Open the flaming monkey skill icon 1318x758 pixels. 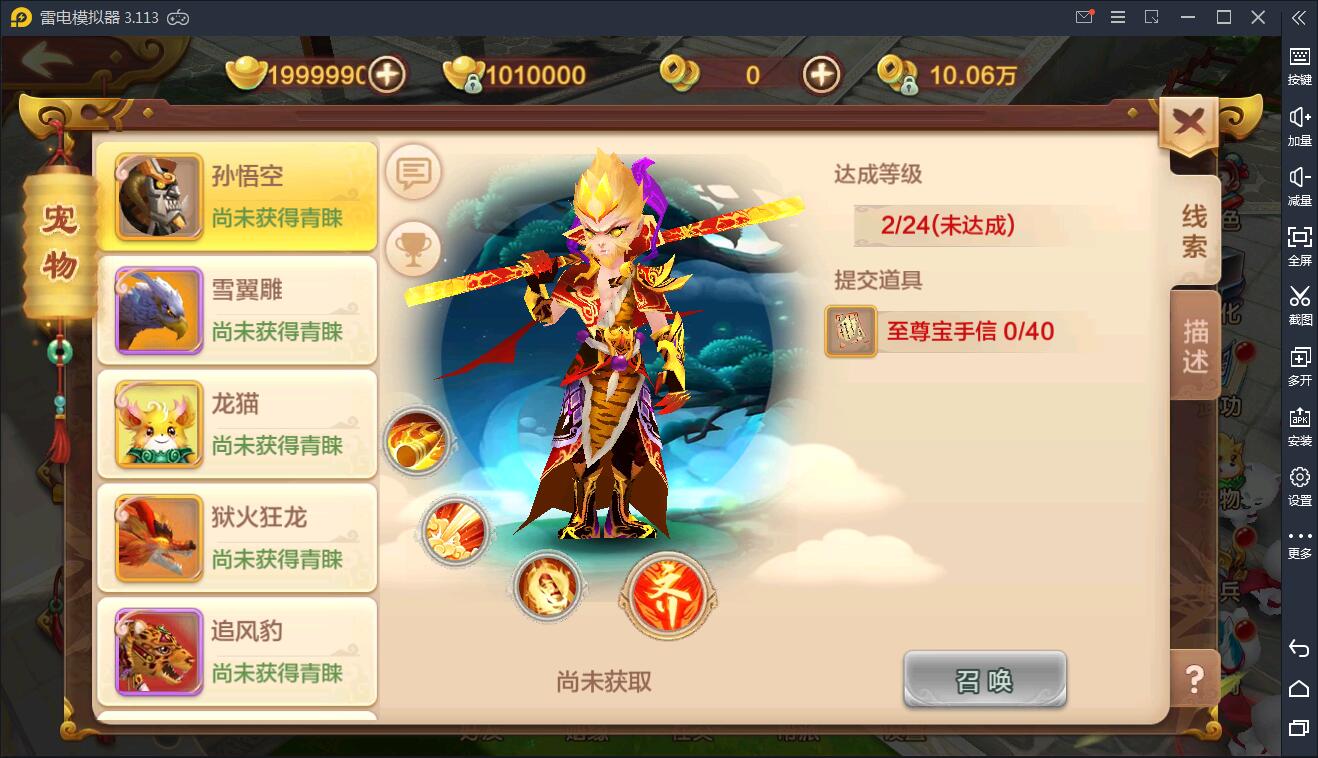547,588
